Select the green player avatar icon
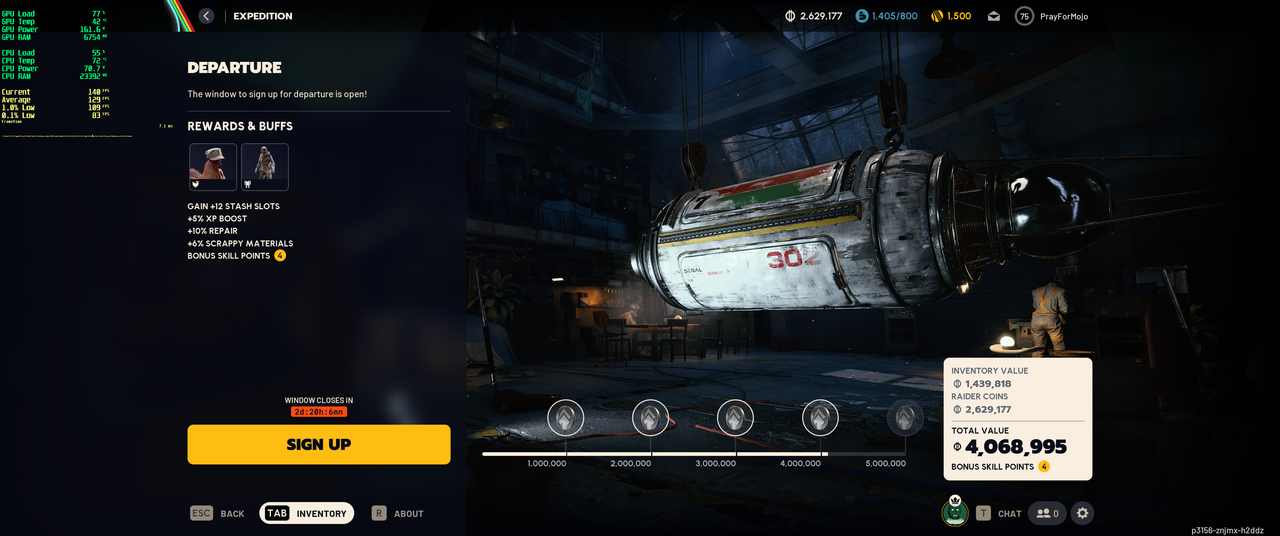 click(x=955, y=512)
